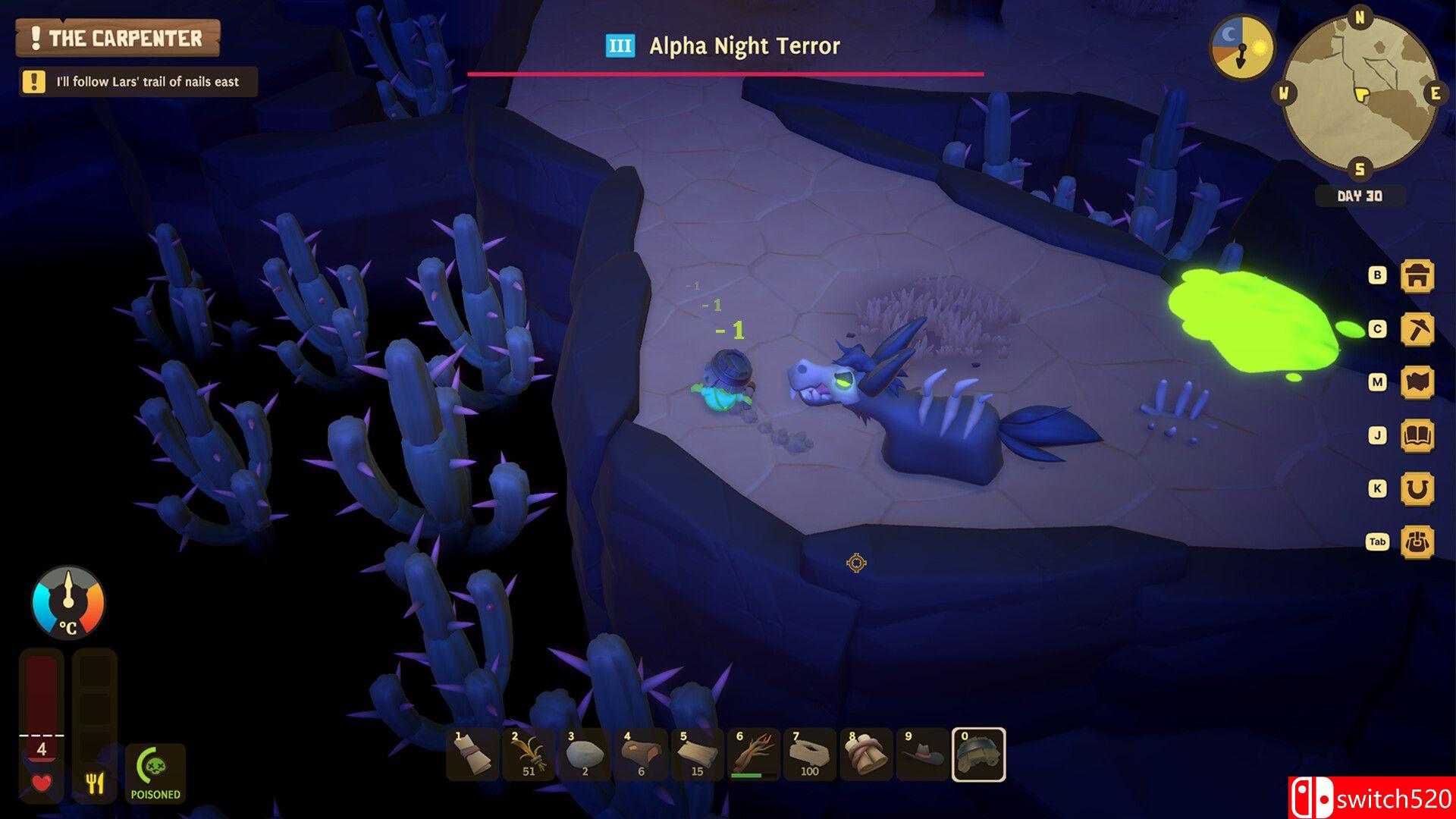Choose the tied bedroll in slot 8
This screenshot has width=1456, height=819.
[x=865, y=755]
